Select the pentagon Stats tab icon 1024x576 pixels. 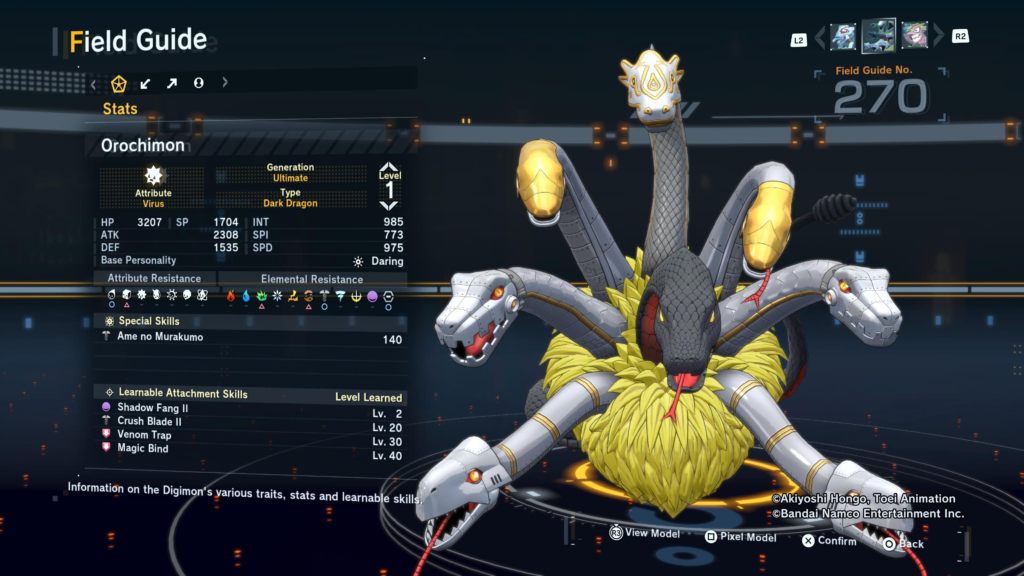point(119,83)
